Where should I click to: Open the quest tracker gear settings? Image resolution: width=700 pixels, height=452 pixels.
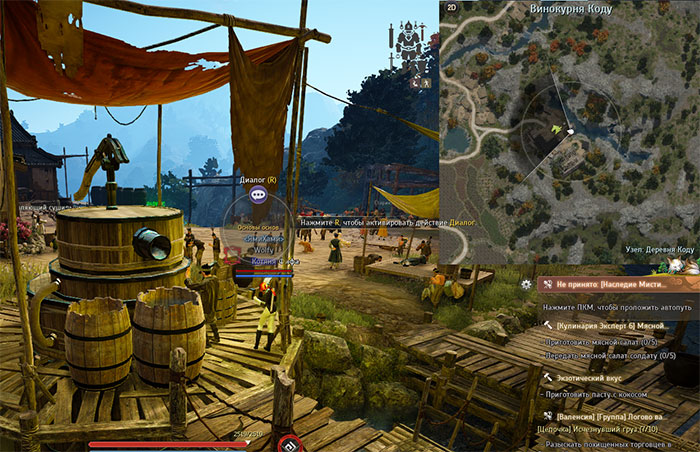pos(526,284)
